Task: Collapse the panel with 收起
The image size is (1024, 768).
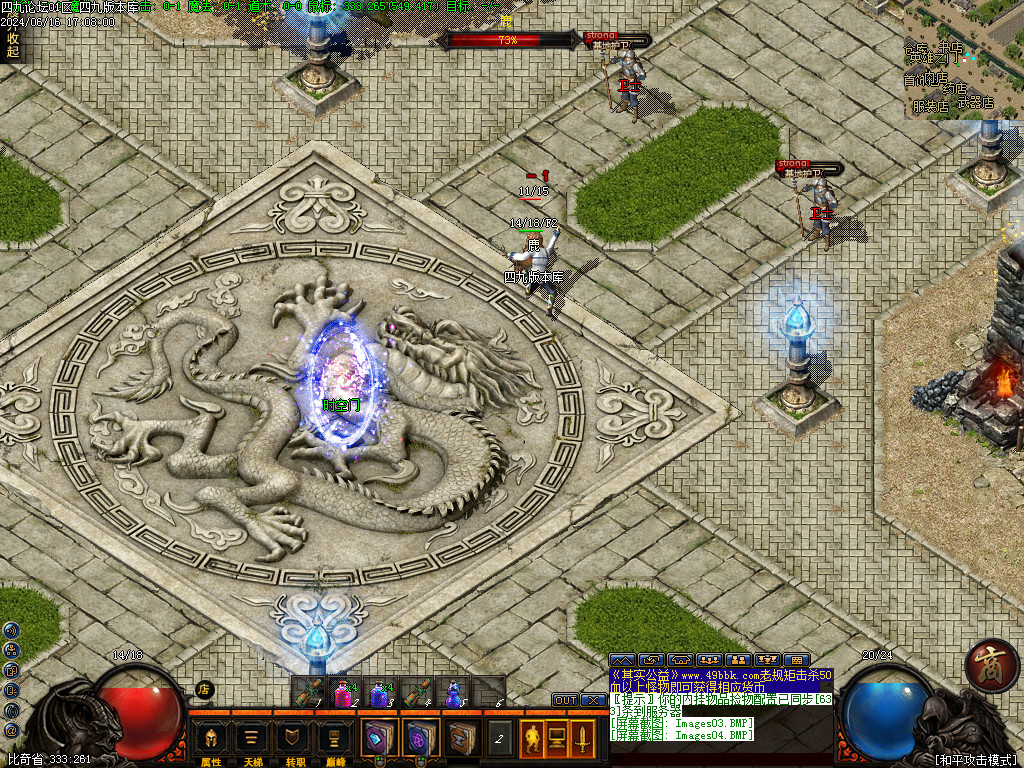Action: point(12,45)
